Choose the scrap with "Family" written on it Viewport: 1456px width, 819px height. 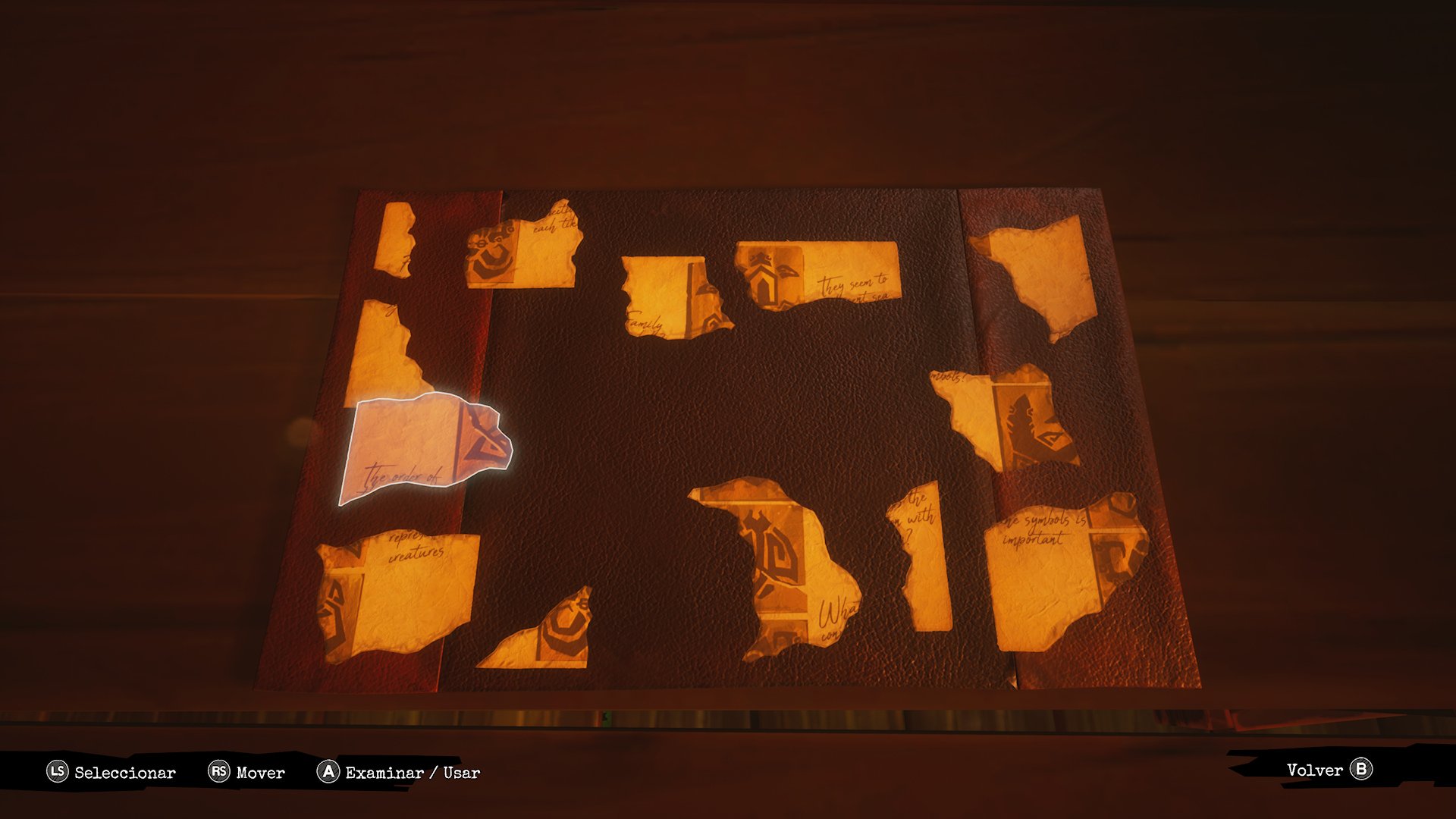[x=668, y=297]
